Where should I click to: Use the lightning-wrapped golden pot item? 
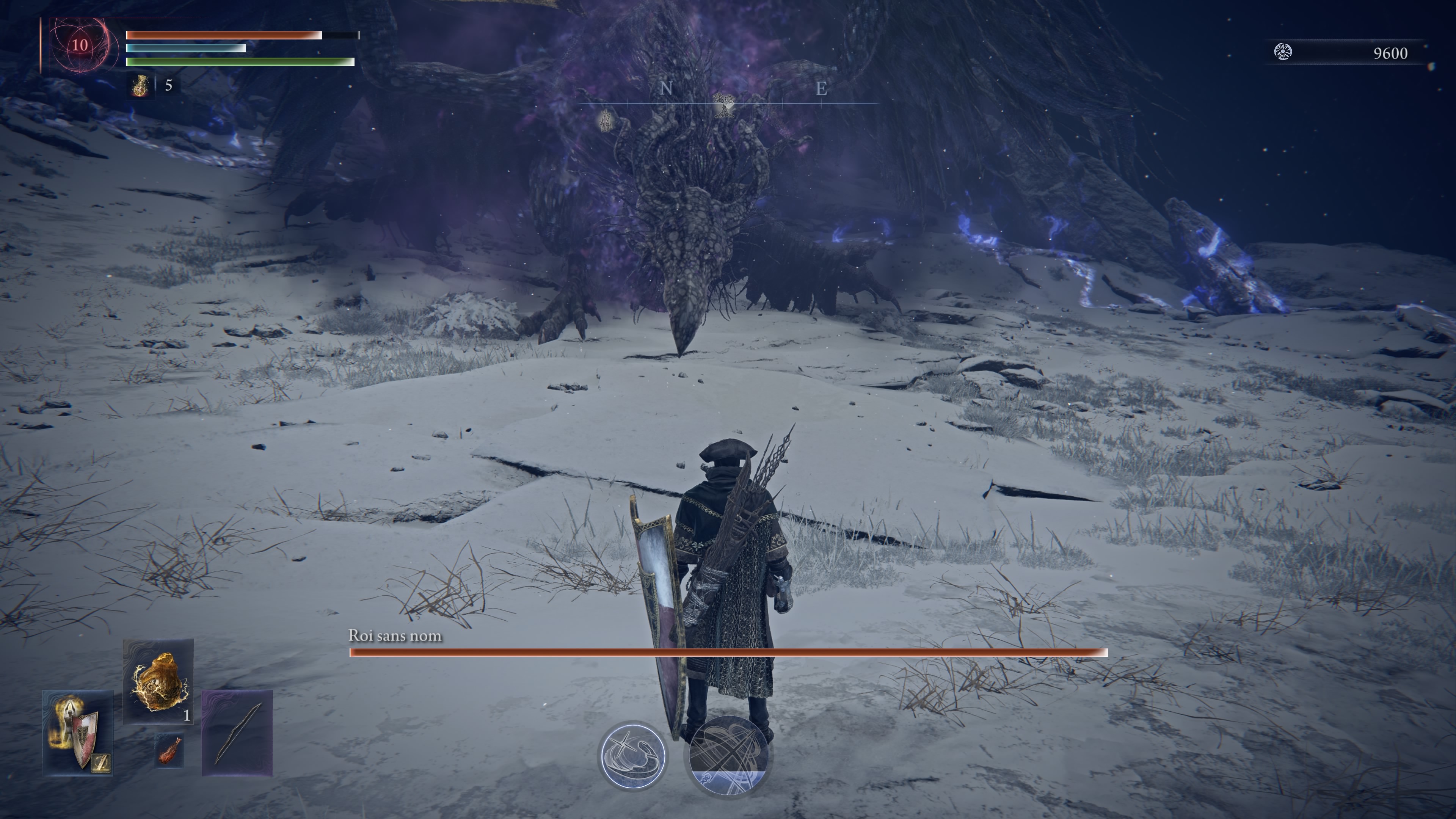coord(158,681)
